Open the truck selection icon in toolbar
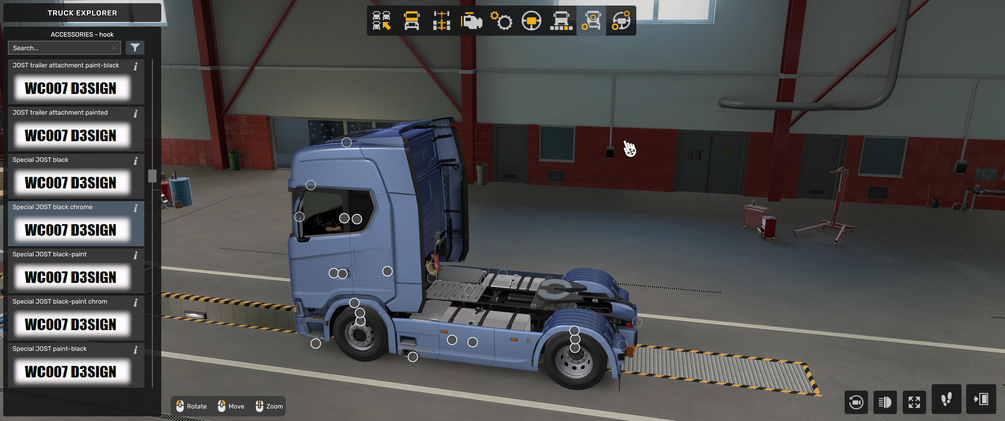The width and height of the screenshot is (1005, 421). [380, 21]
